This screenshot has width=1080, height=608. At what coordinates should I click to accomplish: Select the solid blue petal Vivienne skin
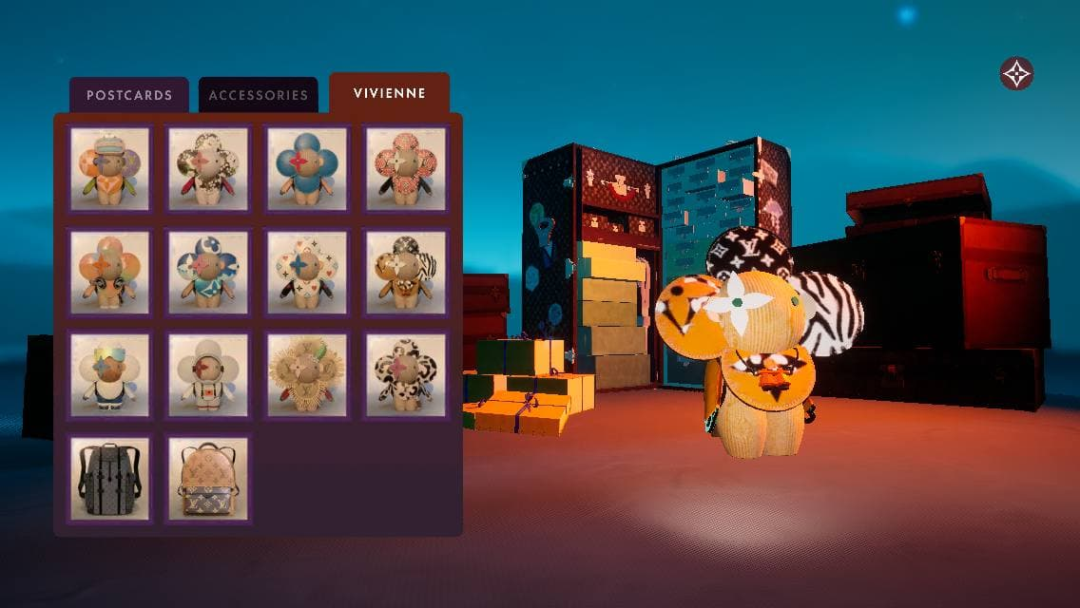[x=307, y=168]
